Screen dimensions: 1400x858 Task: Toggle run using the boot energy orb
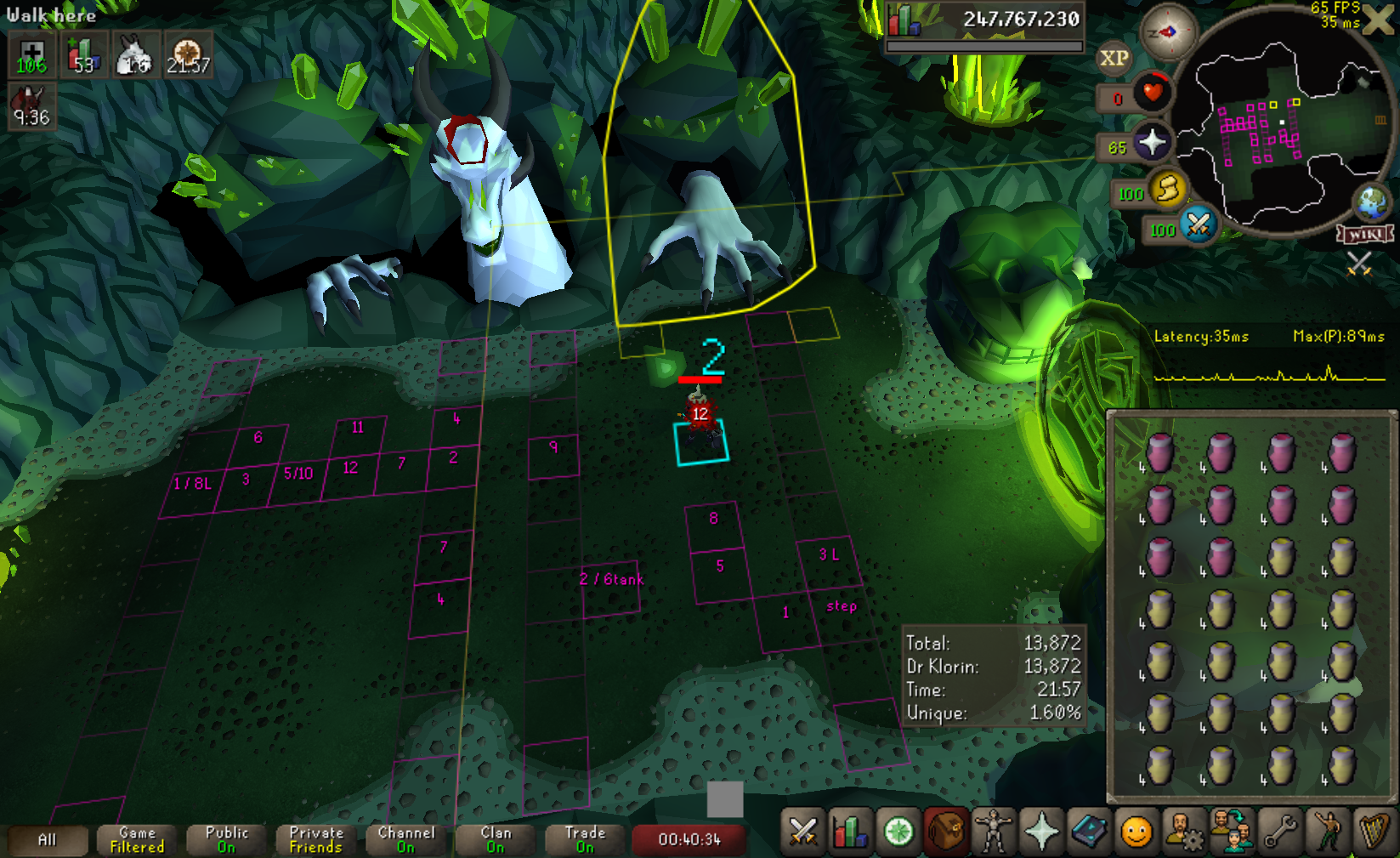click(x=1168, y=188)
